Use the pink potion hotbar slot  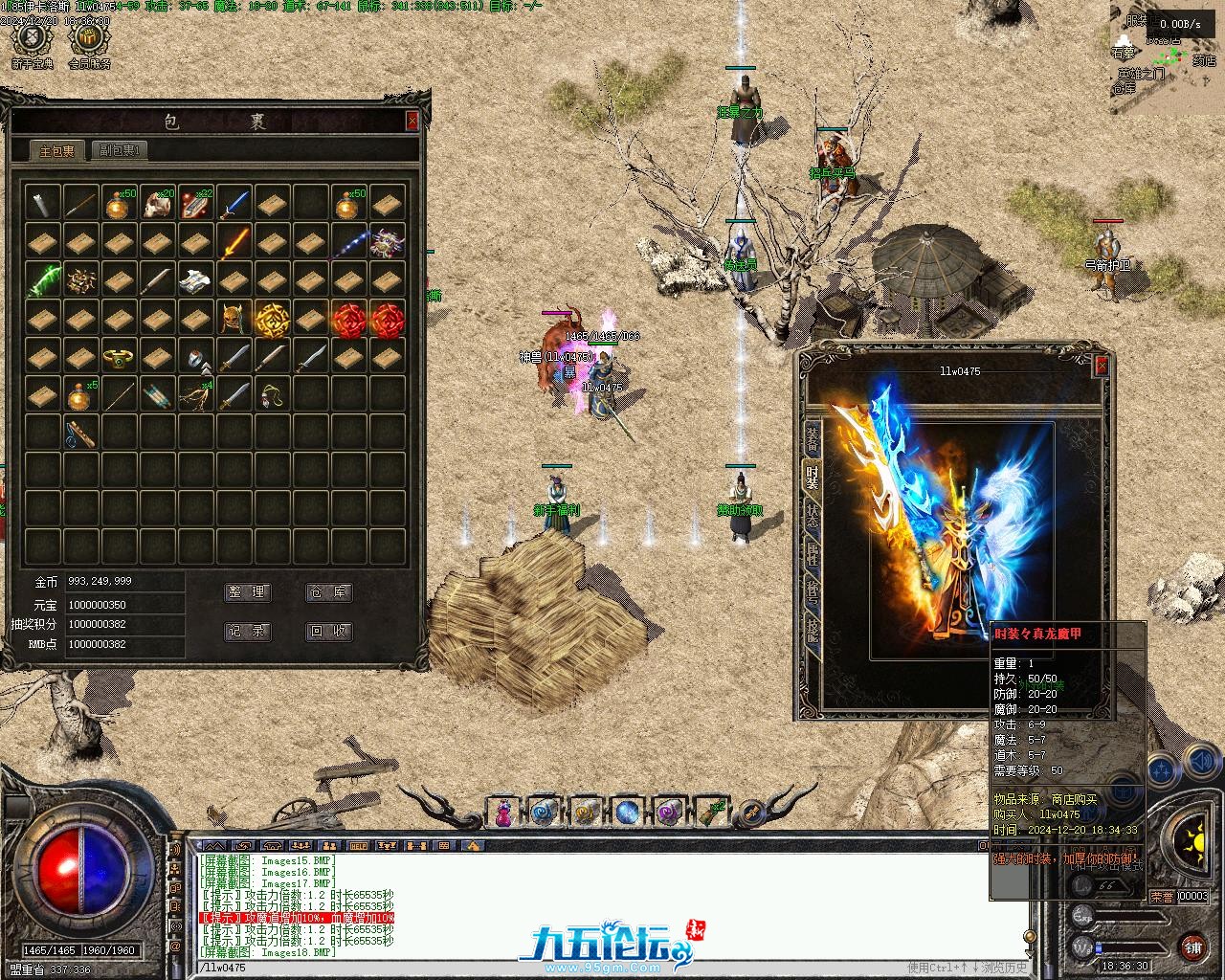[502, 813]
